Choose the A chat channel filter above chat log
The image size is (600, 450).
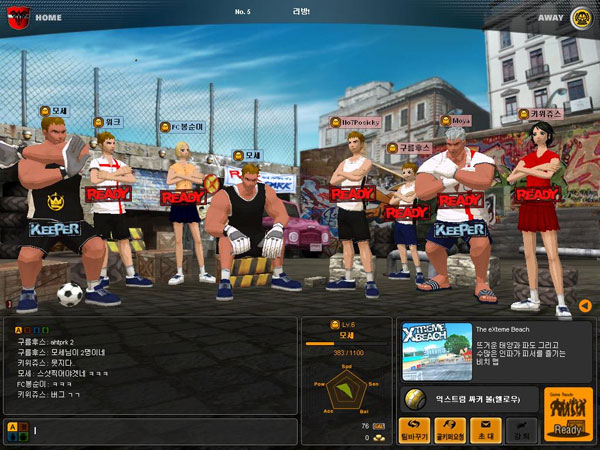(19, 328)
